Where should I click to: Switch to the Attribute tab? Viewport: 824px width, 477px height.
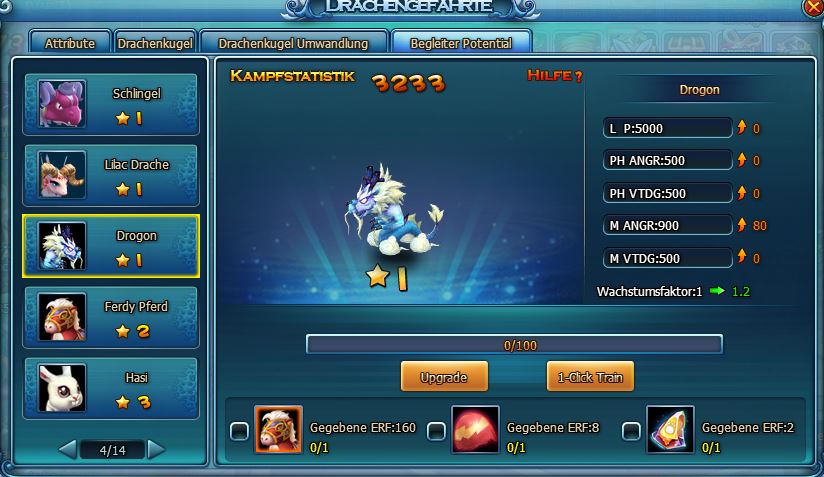coord(70,43)
